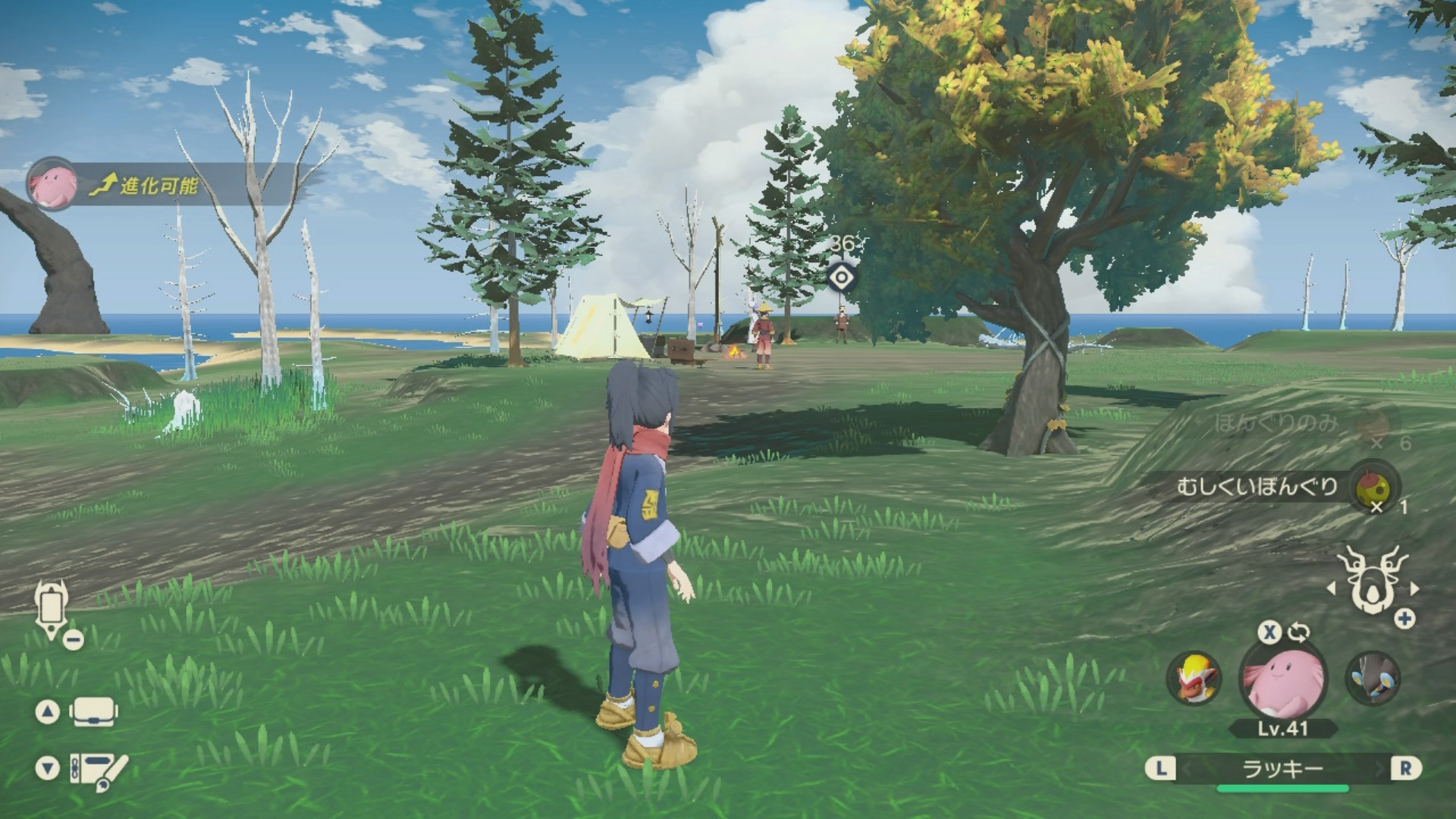Select the ラッキー name bar
The width and height of the screenshot is (1456, 819).
click(1282, 769)
